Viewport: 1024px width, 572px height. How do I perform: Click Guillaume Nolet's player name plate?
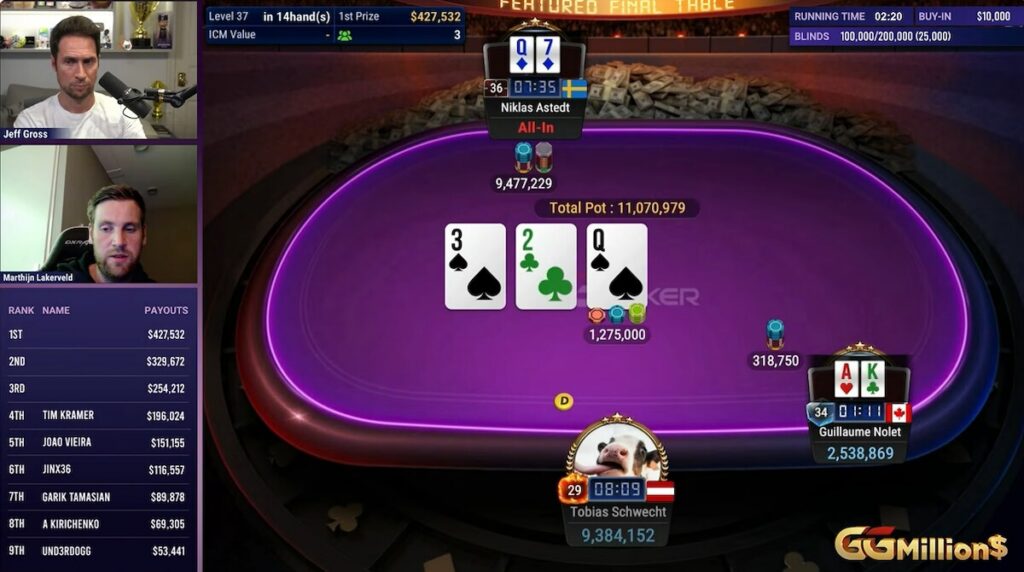coord(858,432)
